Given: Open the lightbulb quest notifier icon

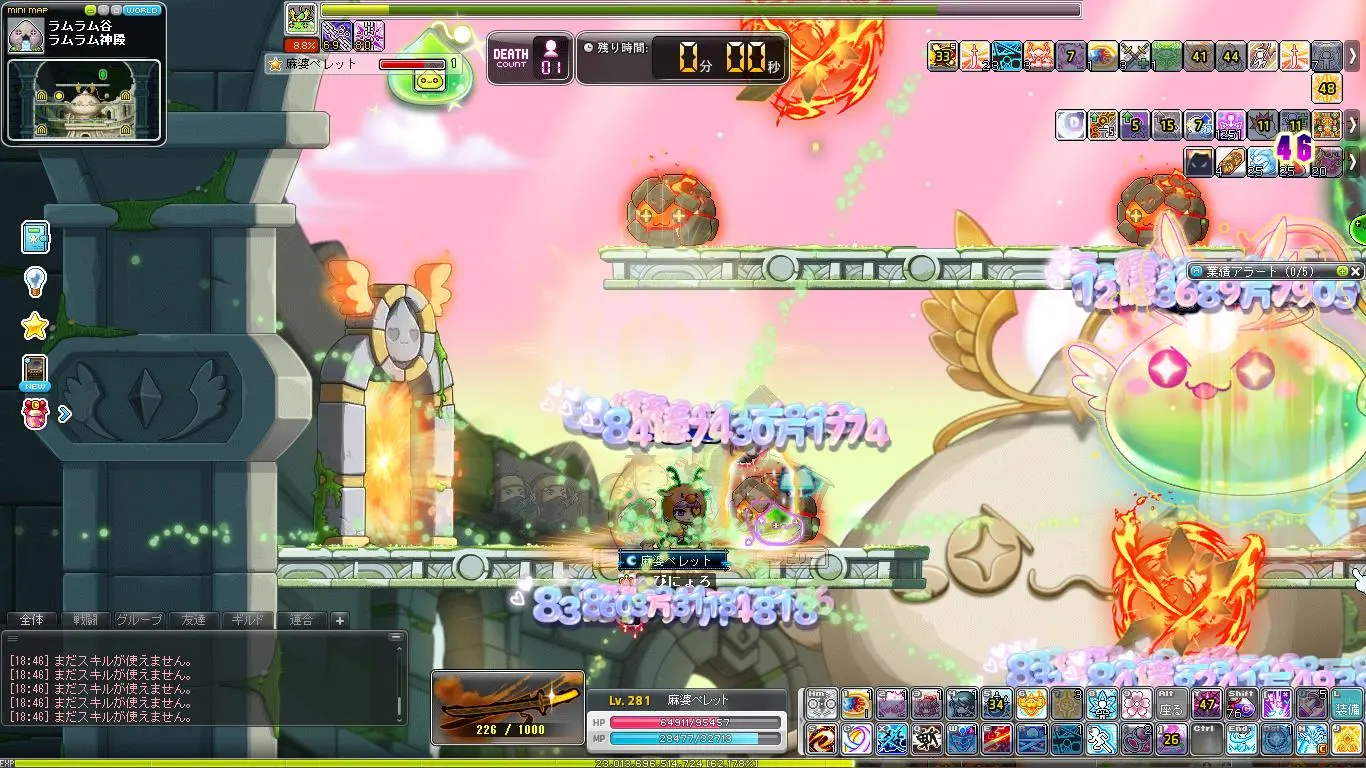Looking at the screenshot, I should tap(35, 281).
